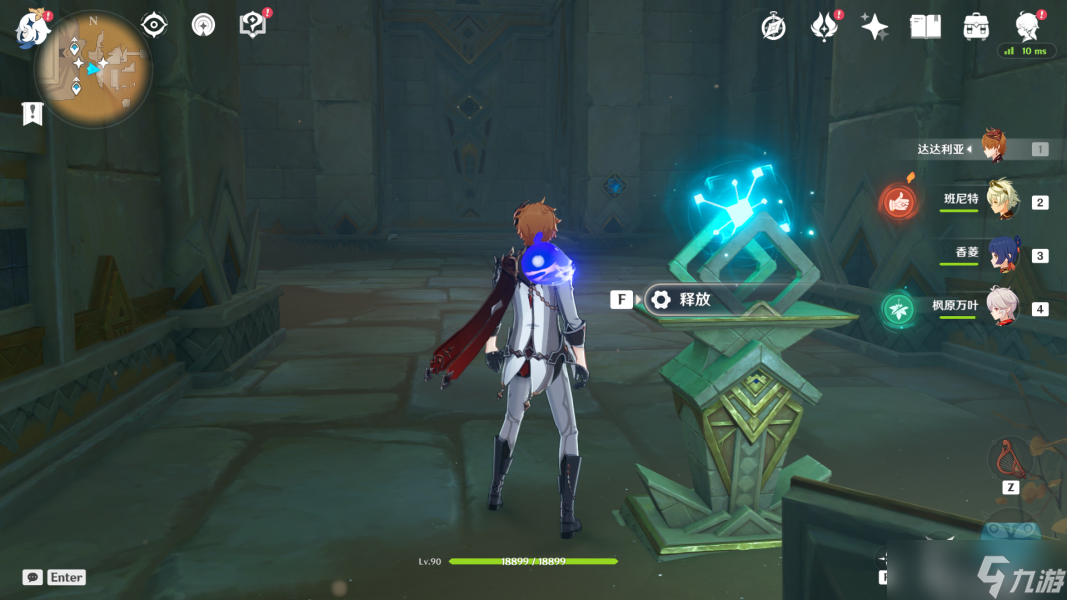The width and height of the screenshot is (1067, 600).
Task: Open the chat box with Enter label
Action: pos(55,577)
